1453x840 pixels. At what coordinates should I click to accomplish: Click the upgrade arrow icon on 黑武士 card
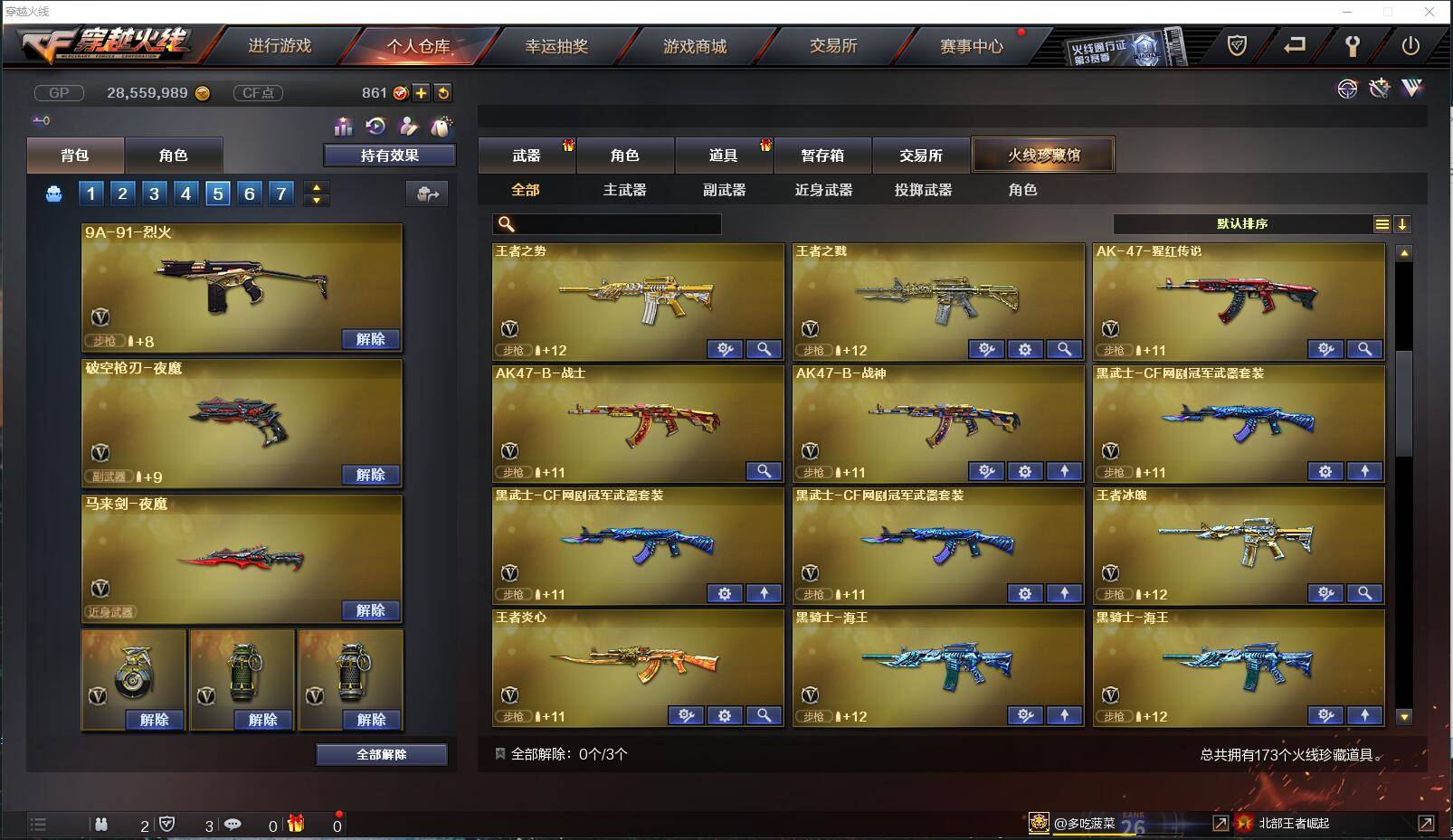[1366, 471]
